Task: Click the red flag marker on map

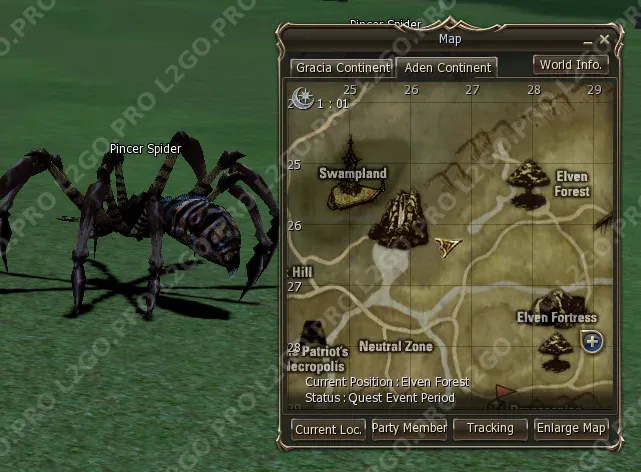Action: (503, 390)
